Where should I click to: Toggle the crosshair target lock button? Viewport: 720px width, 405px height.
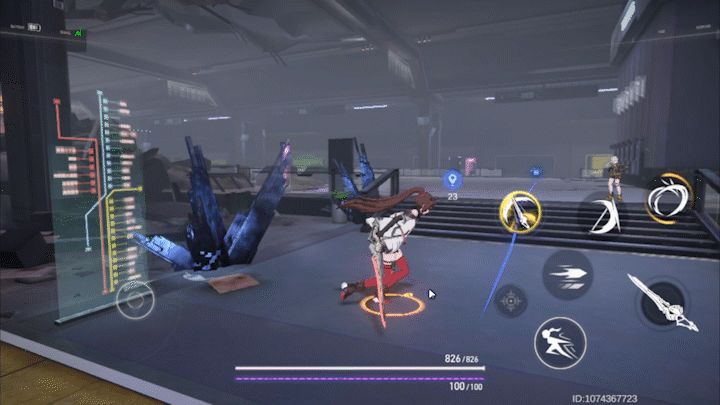tap(511, 300)
